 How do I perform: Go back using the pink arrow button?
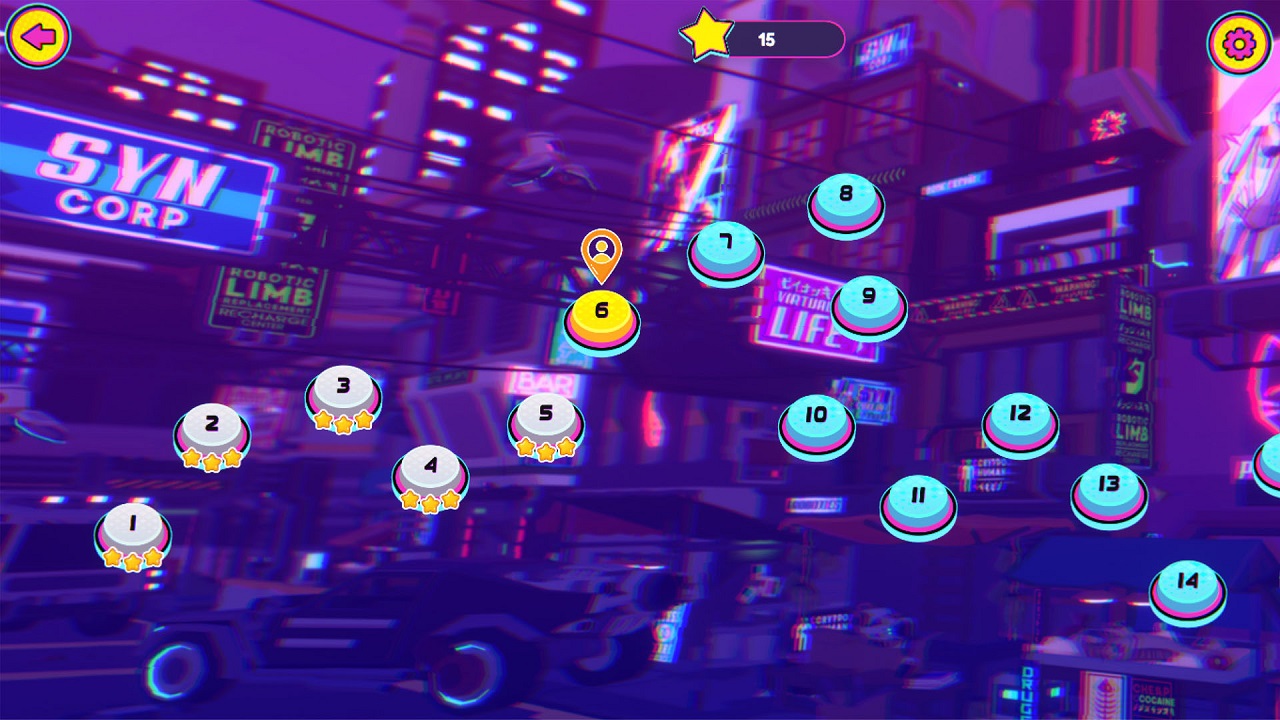(38, 37)
